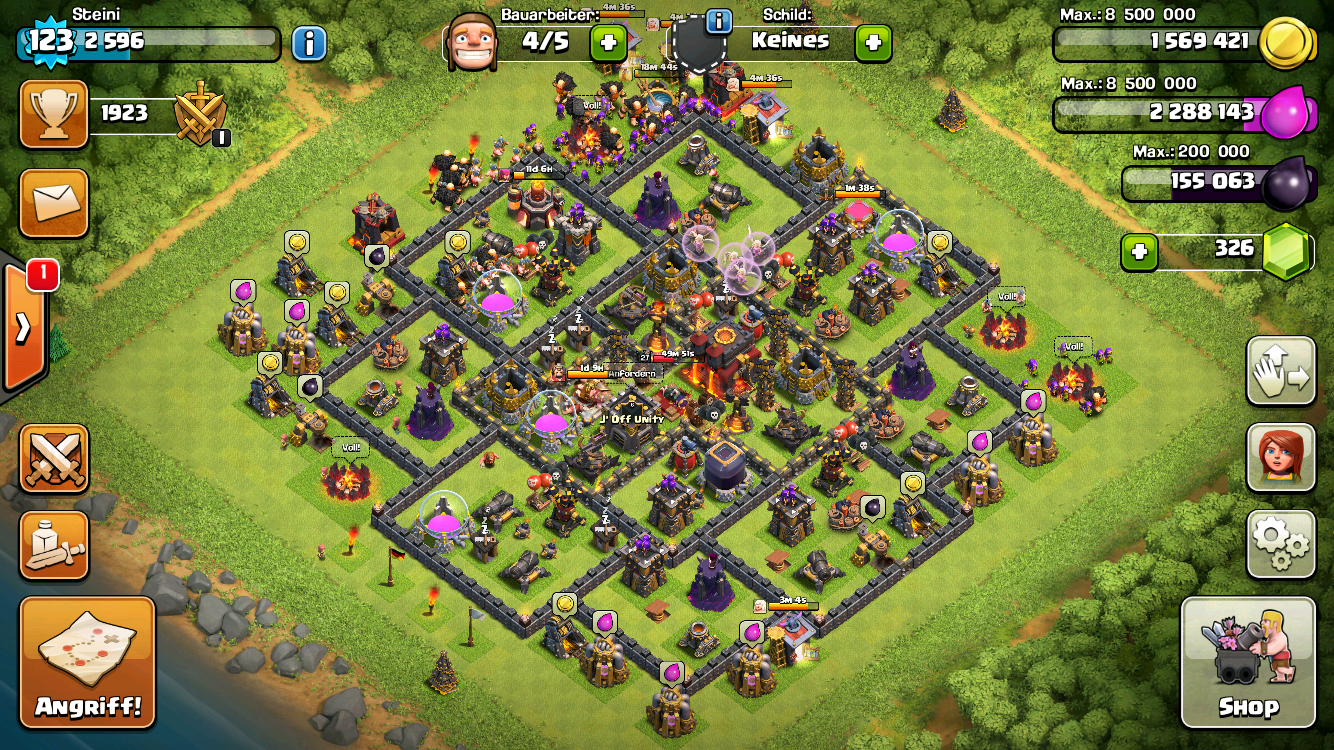This screenshot has height=750, width=1334.
Task: Buy gems with the green plus
Action: 1139,252
